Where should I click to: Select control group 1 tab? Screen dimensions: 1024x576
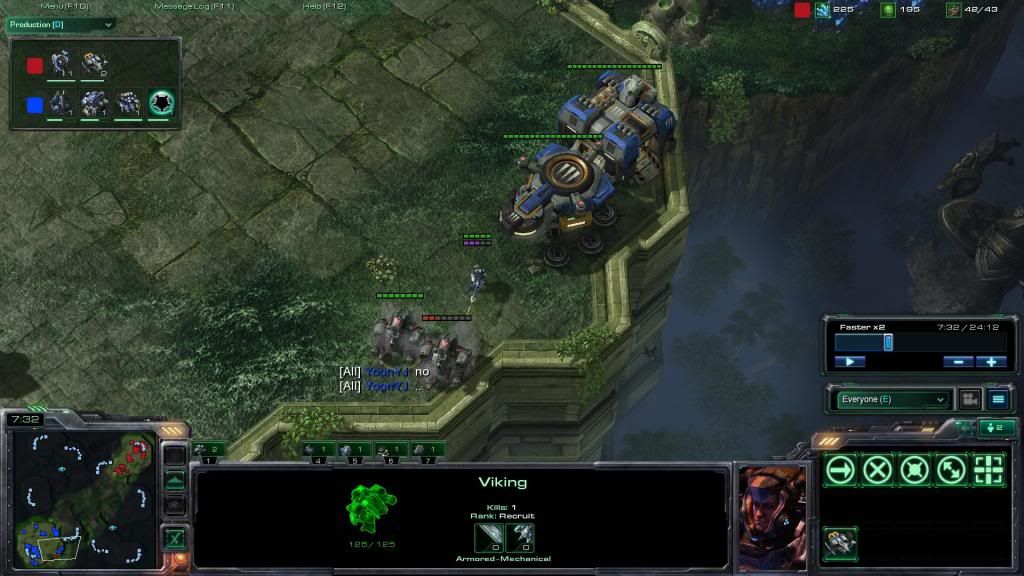point(209,450)
